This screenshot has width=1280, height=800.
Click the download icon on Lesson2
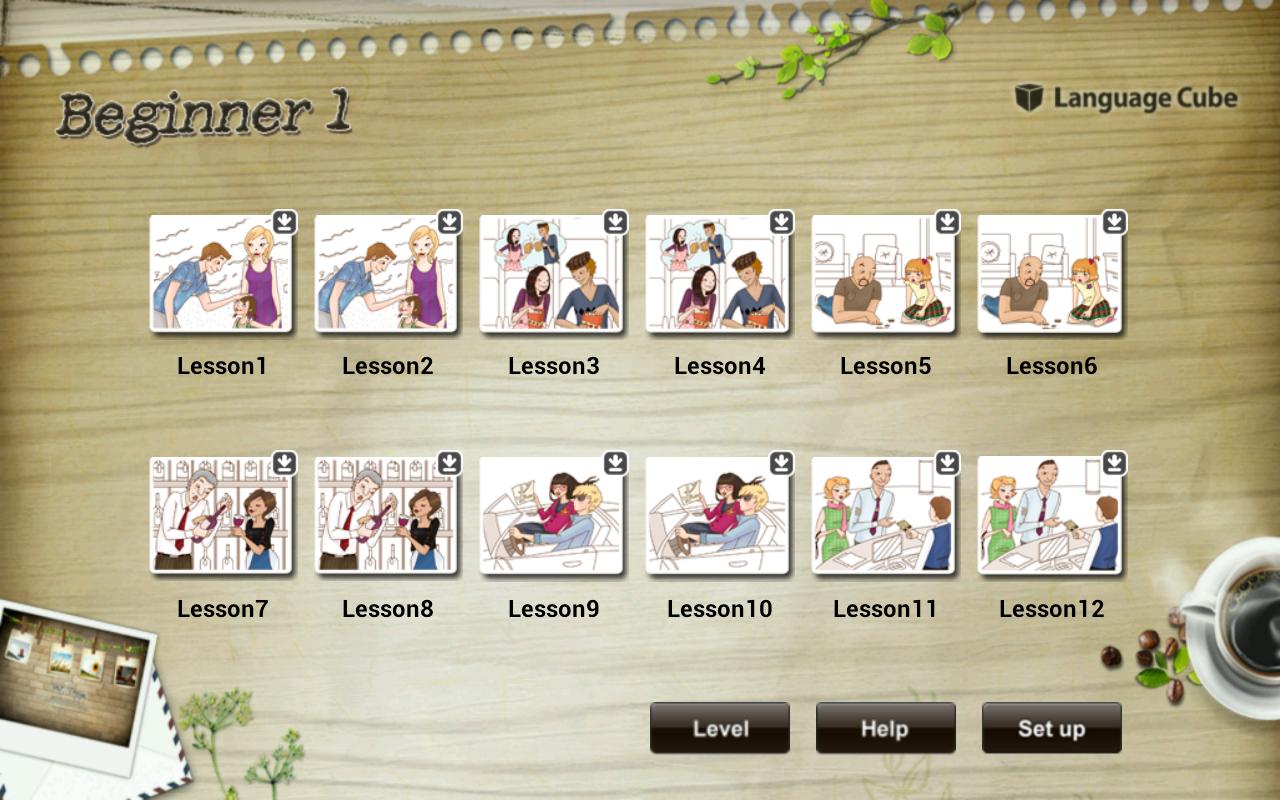449,224
